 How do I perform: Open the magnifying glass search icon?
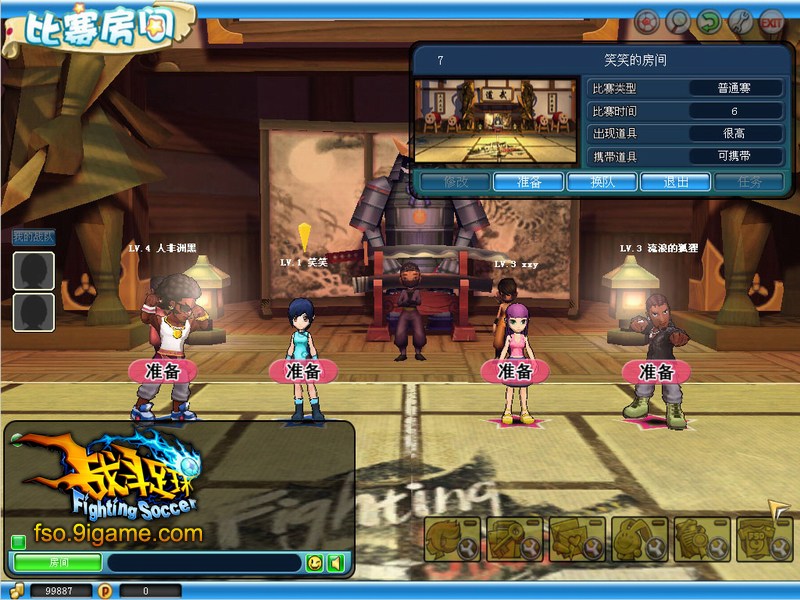coord(679,21)
